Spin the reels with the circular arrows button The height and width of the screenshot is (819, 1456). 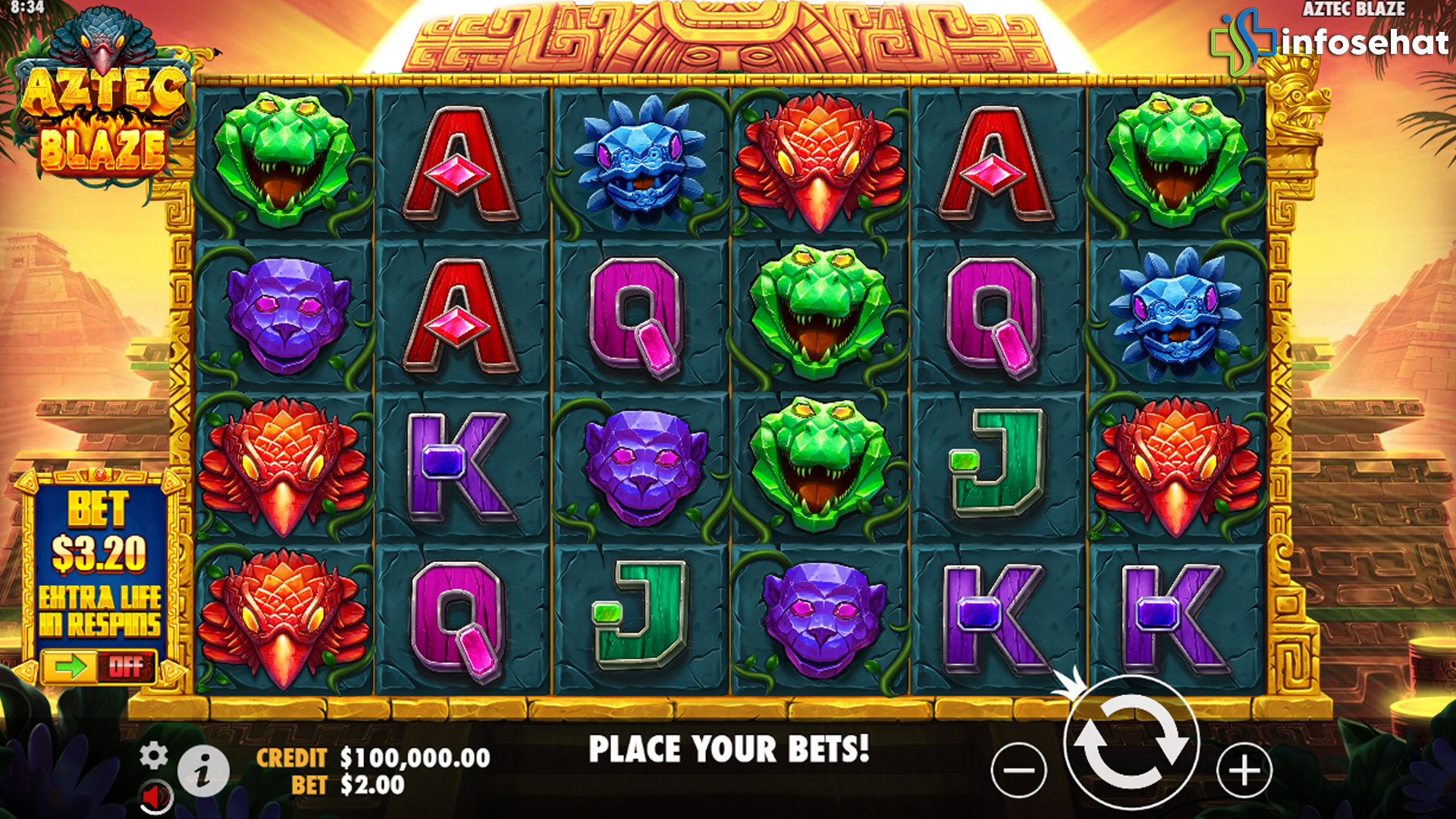tap(1131, 743)
